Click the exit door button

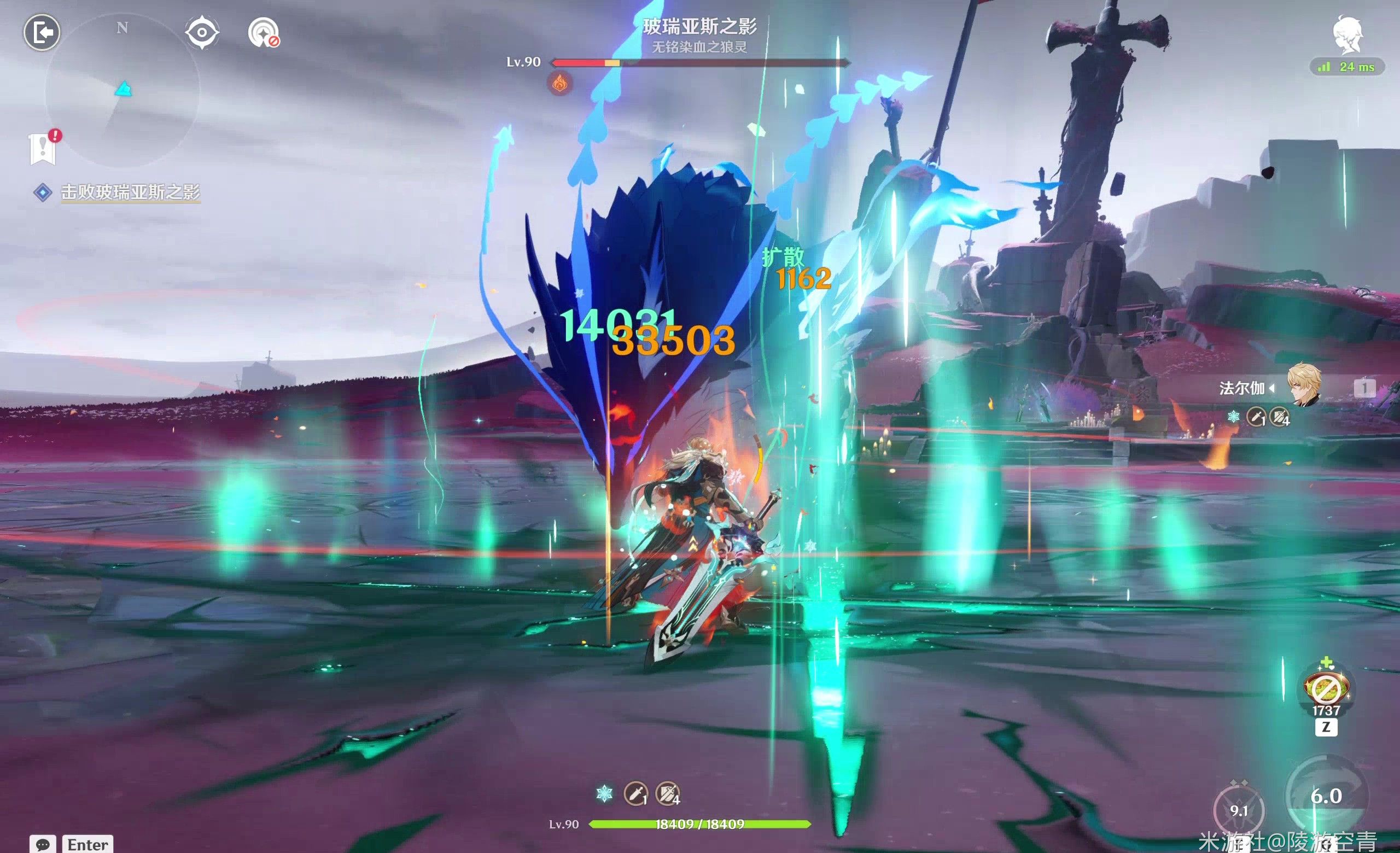pyautogui.click(x=42, y=32)
